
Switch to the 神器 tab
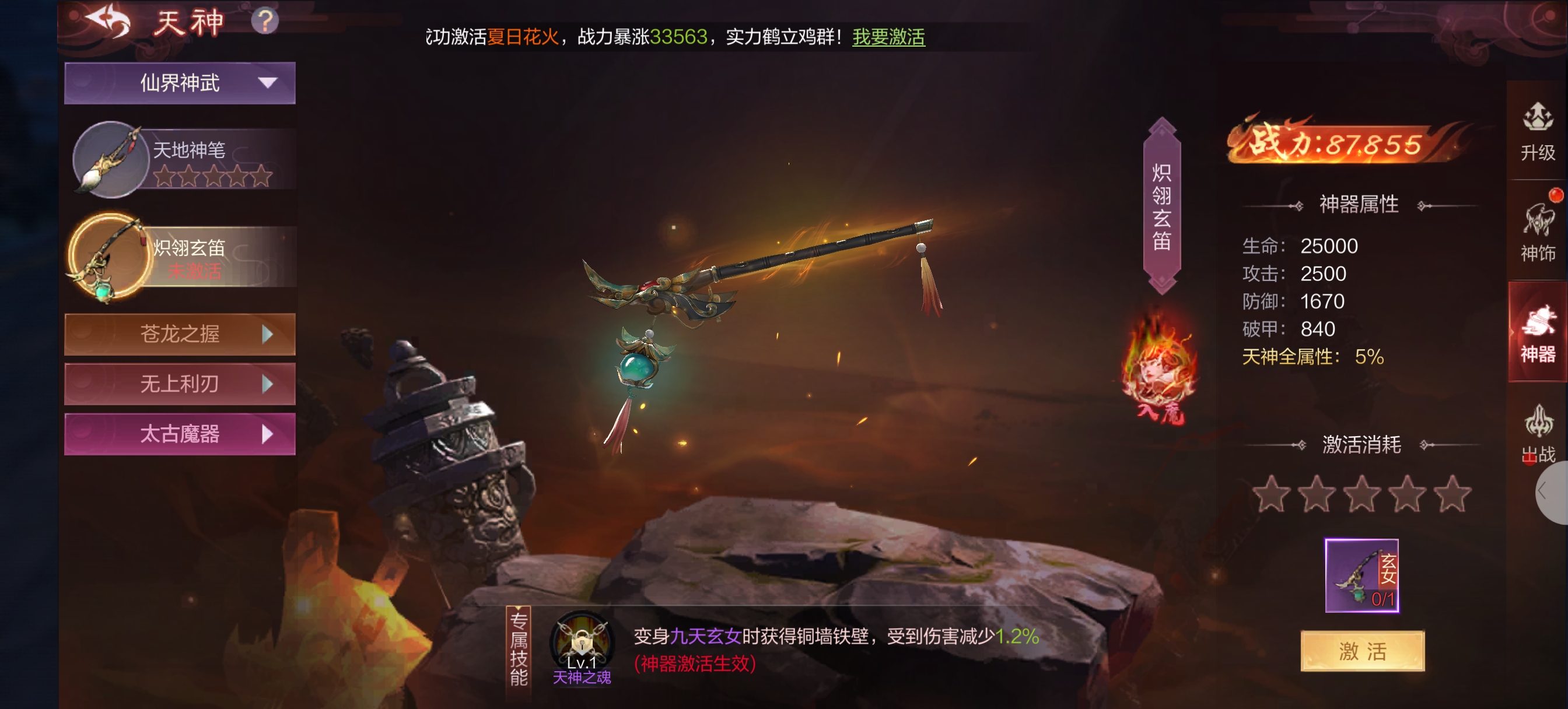click(x=1538, y=333)
